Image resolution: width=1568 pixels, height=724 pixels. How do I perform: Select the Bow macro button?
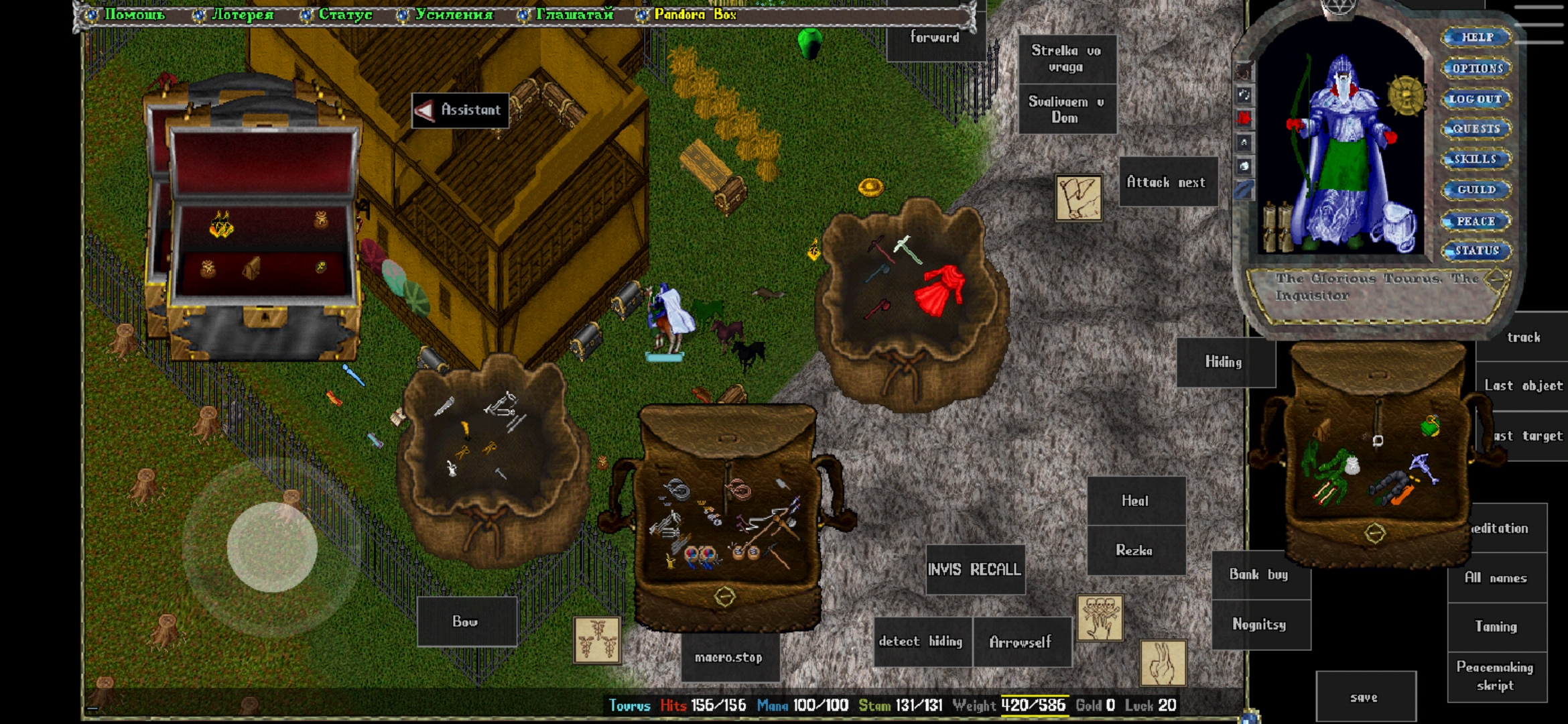coord(466,621)
